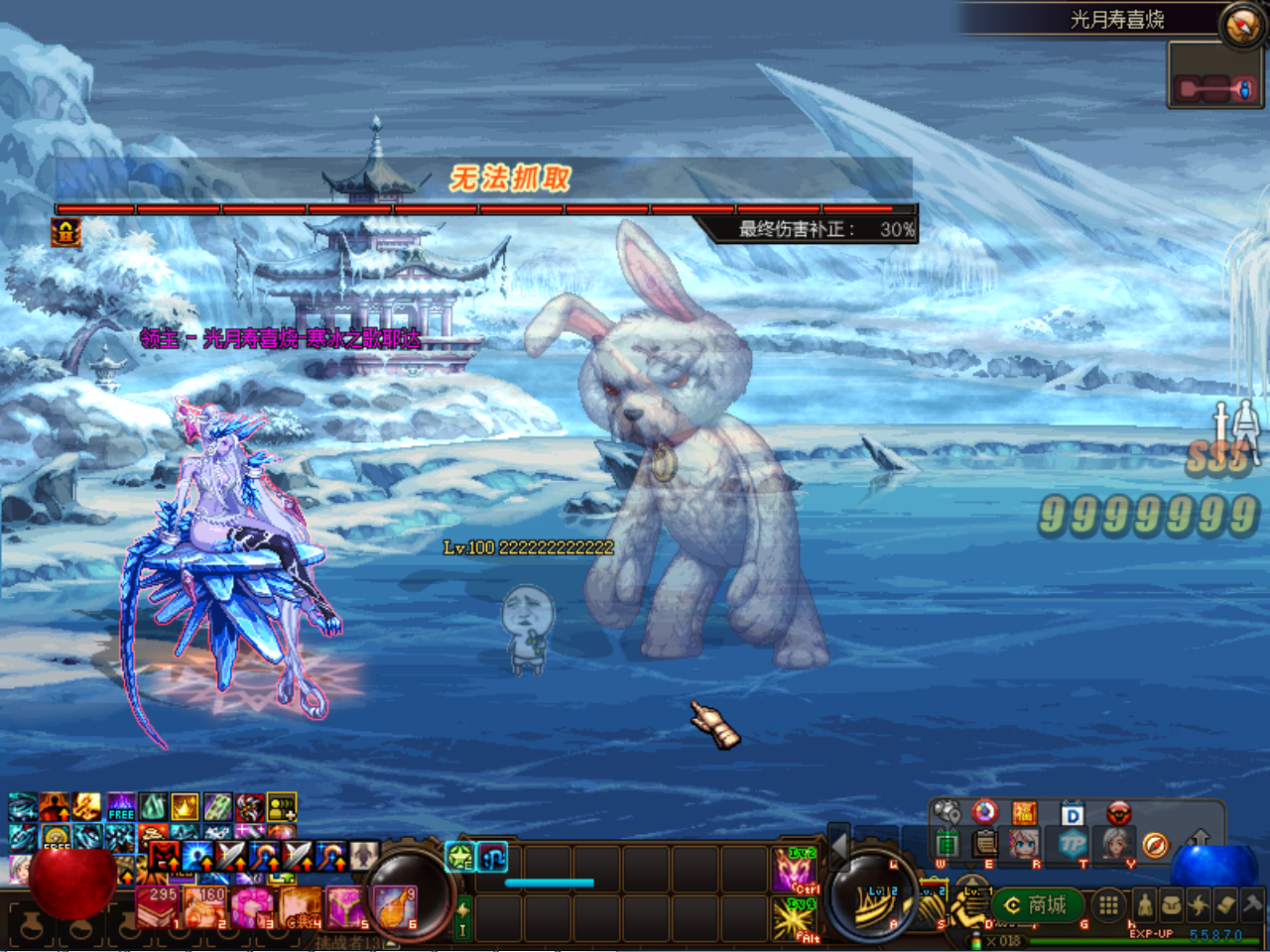Click the red helmet event icon

[1118, 813]
